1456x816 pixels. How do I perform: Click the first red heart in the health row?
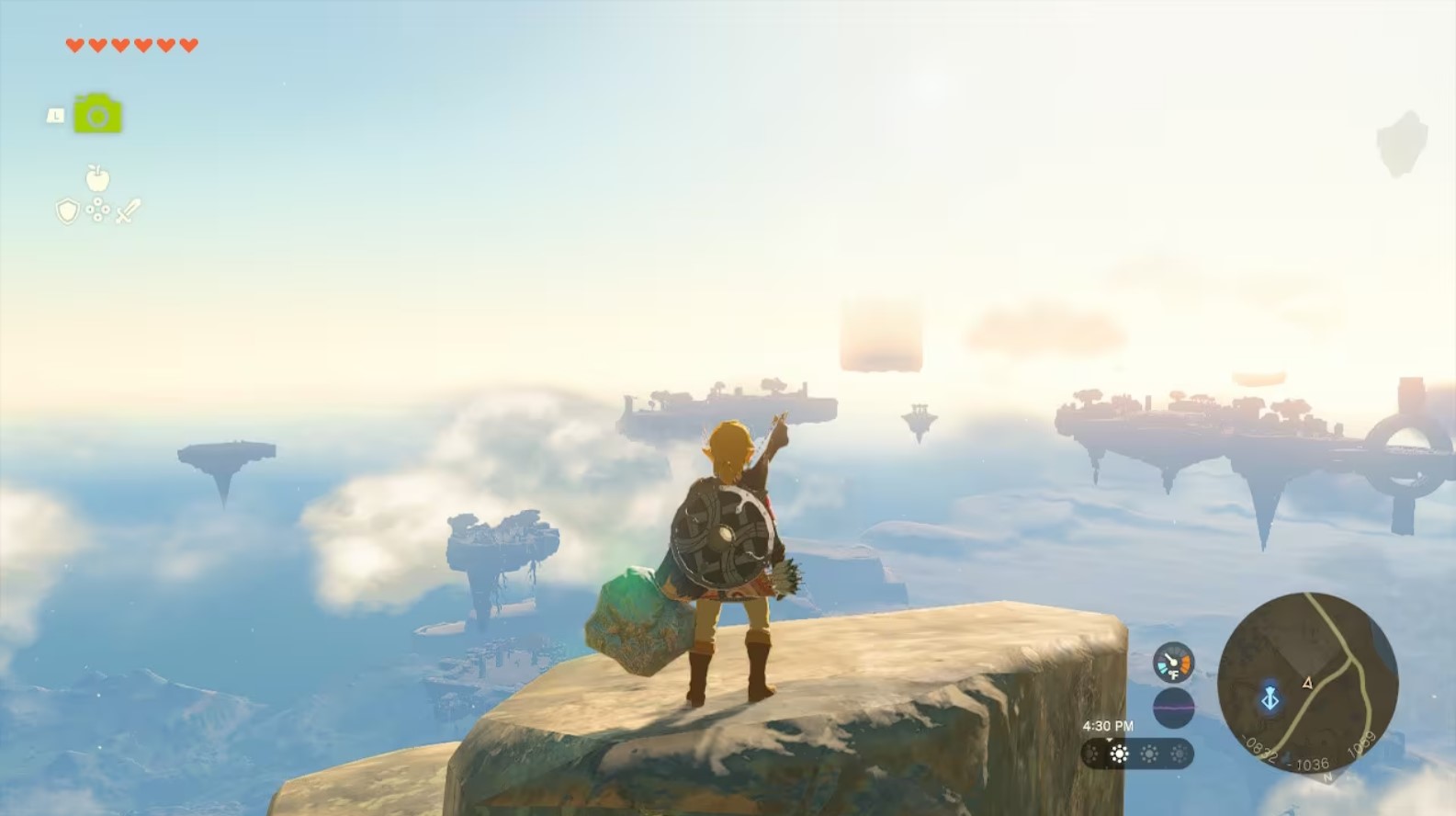pyautogui.click(x=75, y=46)
